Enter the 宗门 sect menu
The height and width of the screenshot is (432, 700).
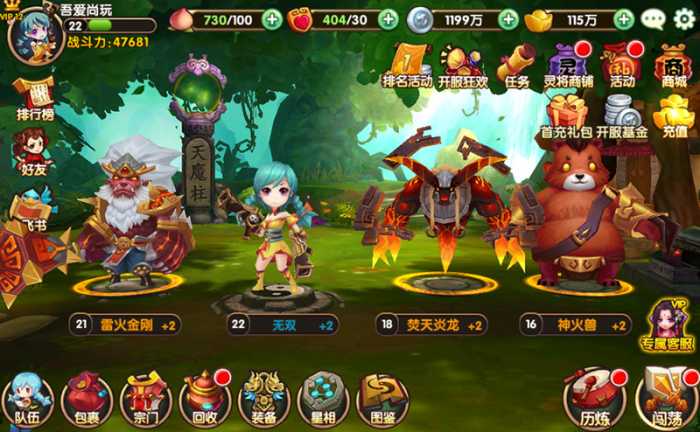point(146,399)
